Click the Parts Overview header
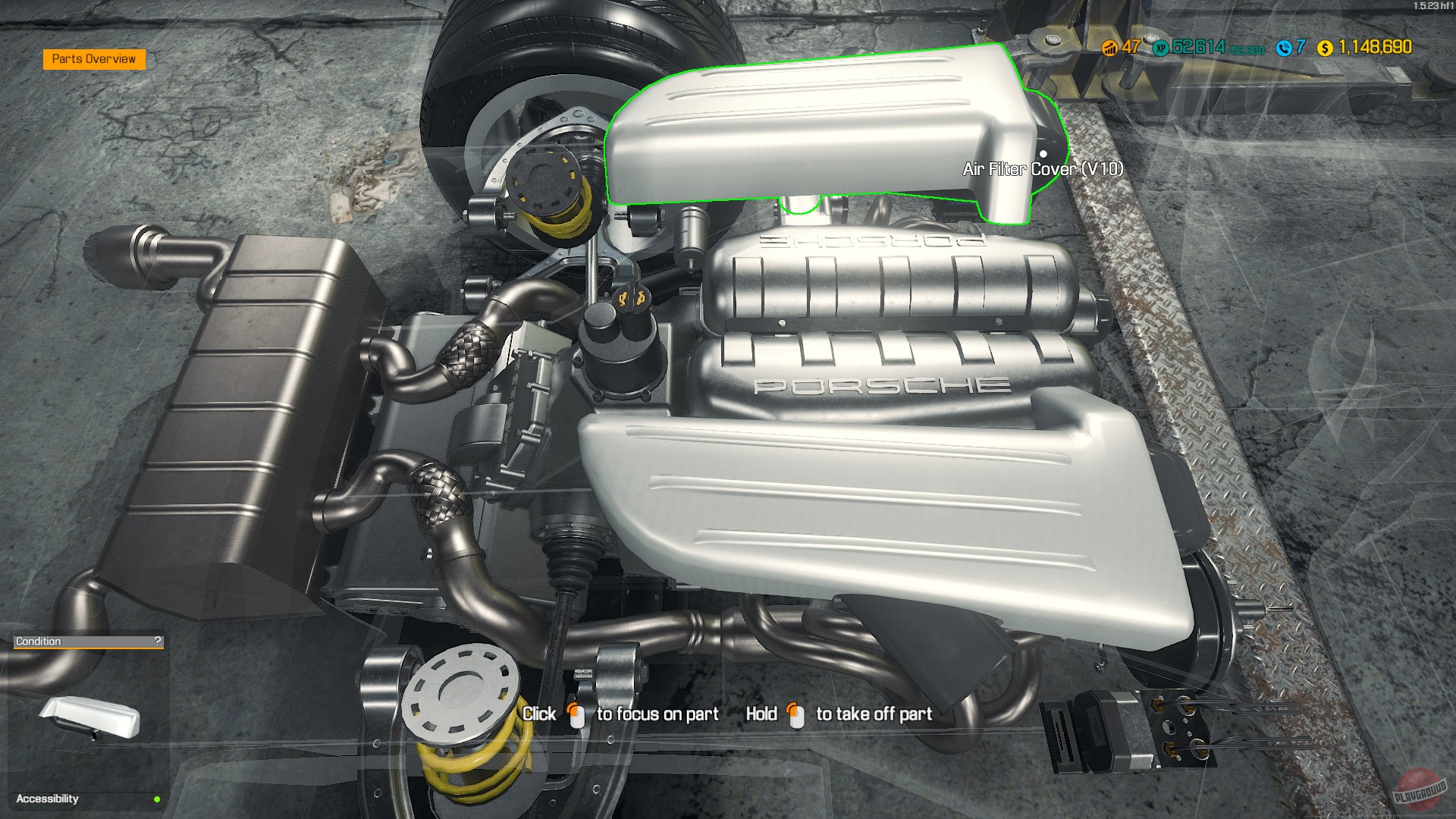This screenshot has width=1456, height=819. click(94, 58)
